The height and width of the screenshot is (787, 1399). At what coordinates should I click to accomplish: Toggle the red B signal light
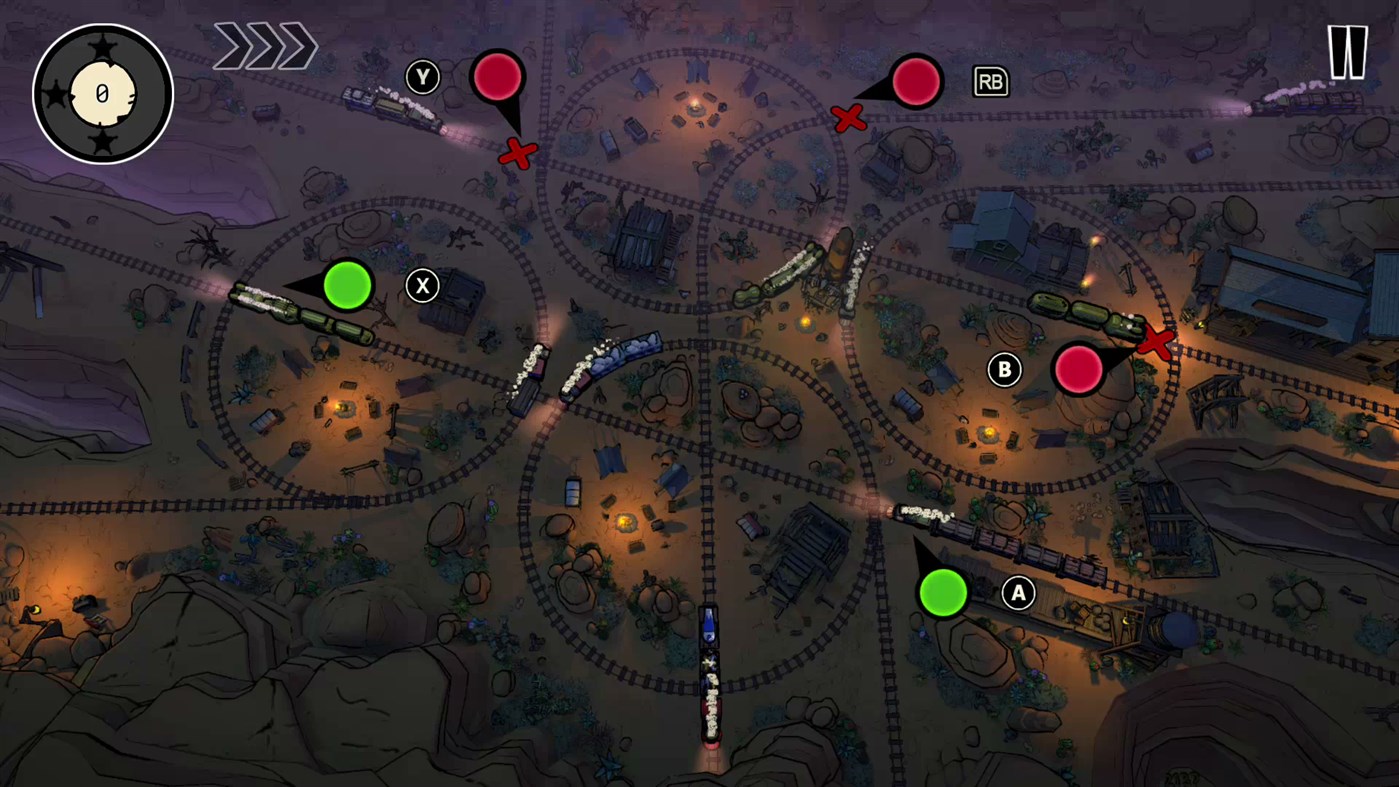1080,370
